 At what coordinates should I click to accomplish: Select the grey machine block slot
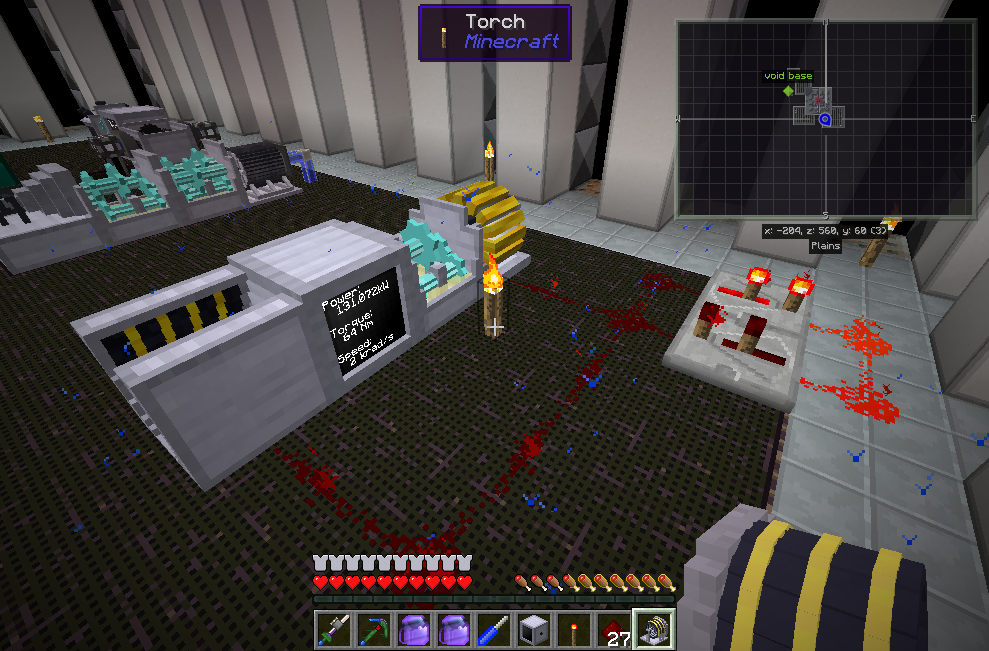click(x=534, y=630)
